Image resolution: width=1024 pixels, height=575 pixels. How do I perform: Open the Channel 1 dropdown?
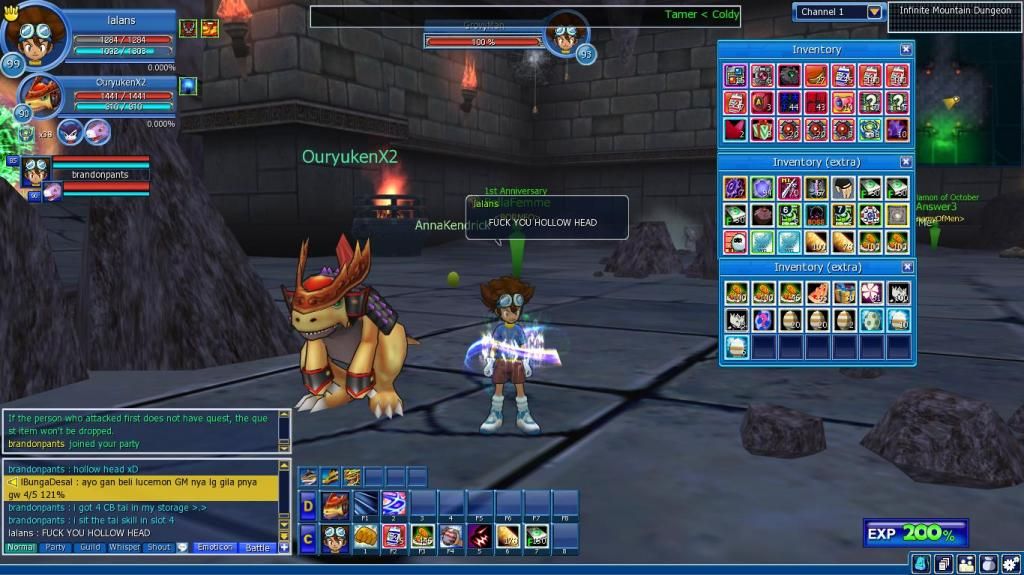pos(875,12)
